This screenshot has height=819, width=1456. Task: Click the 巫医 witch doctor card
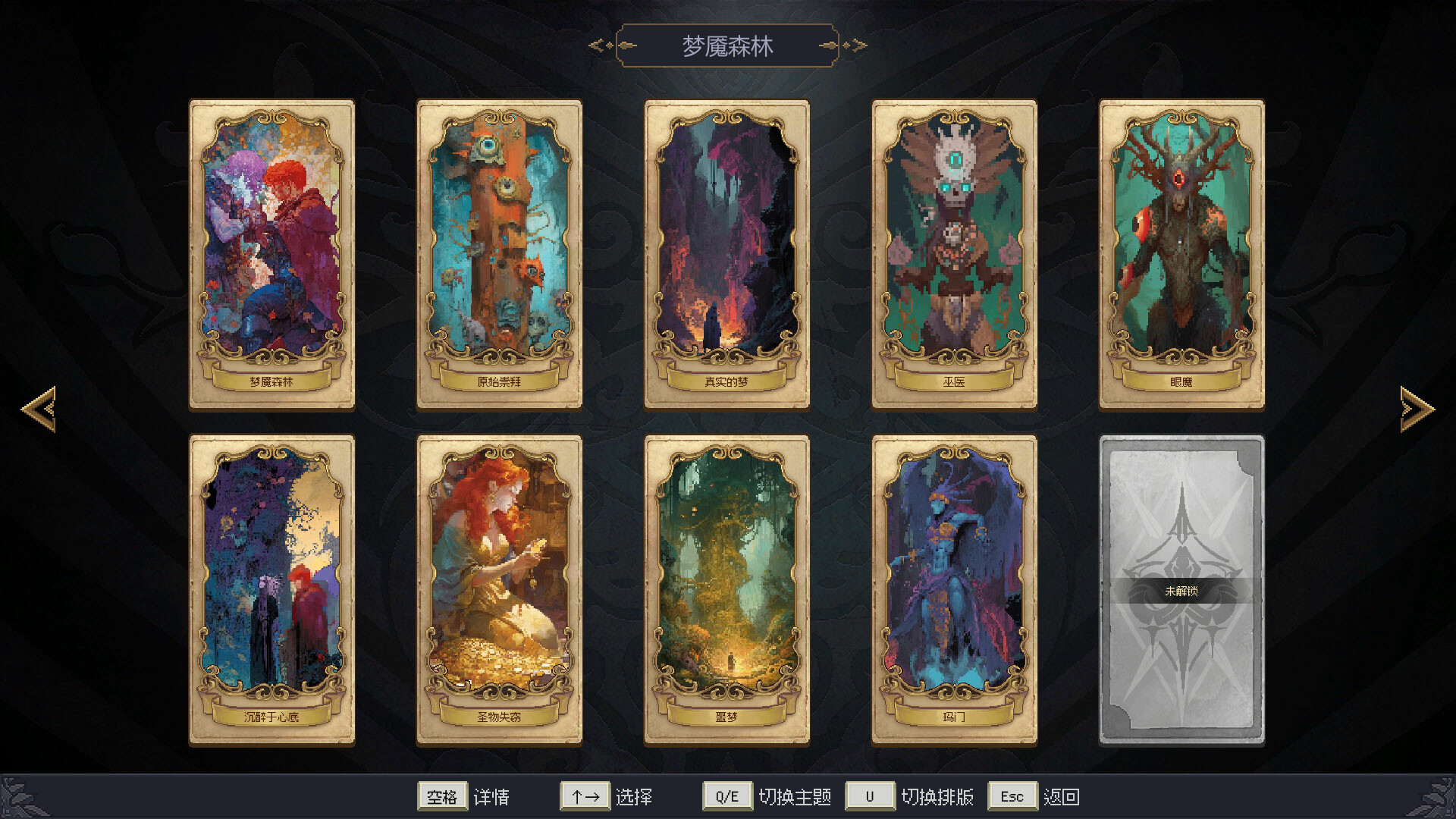[x=952, y=250]
